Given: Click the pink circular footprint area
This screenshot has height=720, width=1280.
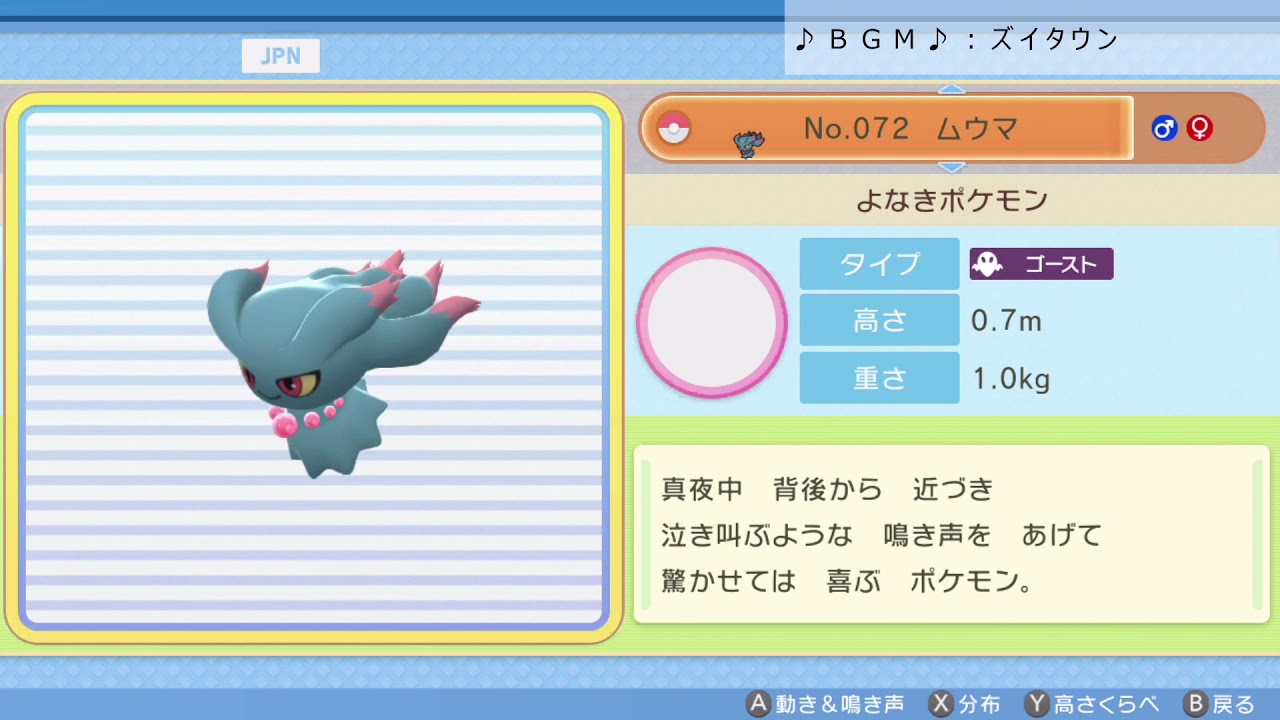Looking at the screenshot, I should tap(712, 322).
